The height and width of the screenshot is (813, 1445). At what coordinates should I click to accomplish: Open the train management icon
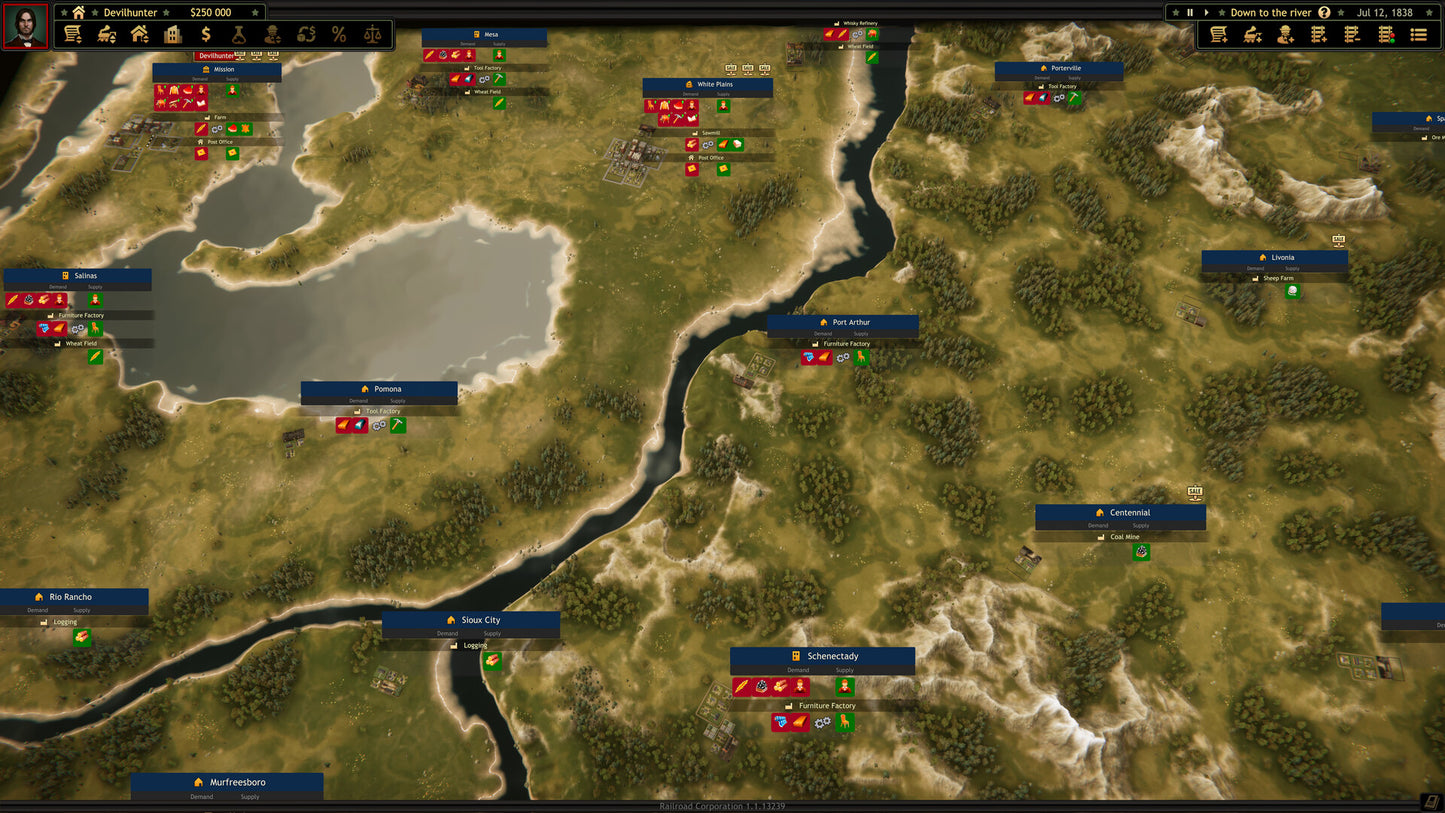click(106, 33)
